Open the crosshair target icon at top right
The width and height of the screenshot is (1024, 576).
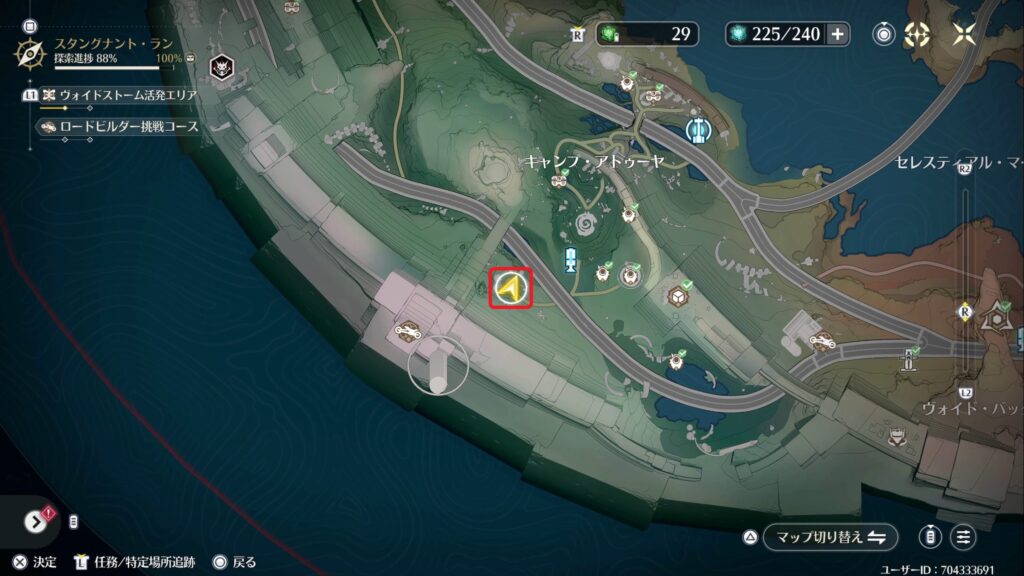click(x=916, y=34)
